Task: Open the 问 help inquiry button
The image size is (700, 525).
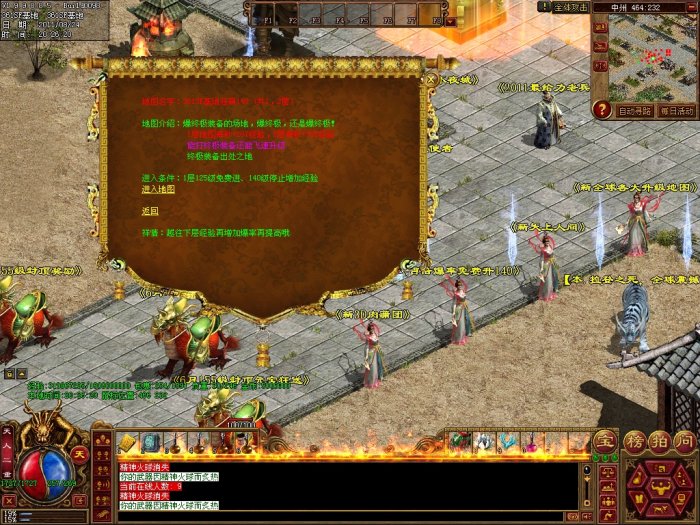Action: point(685,441)
